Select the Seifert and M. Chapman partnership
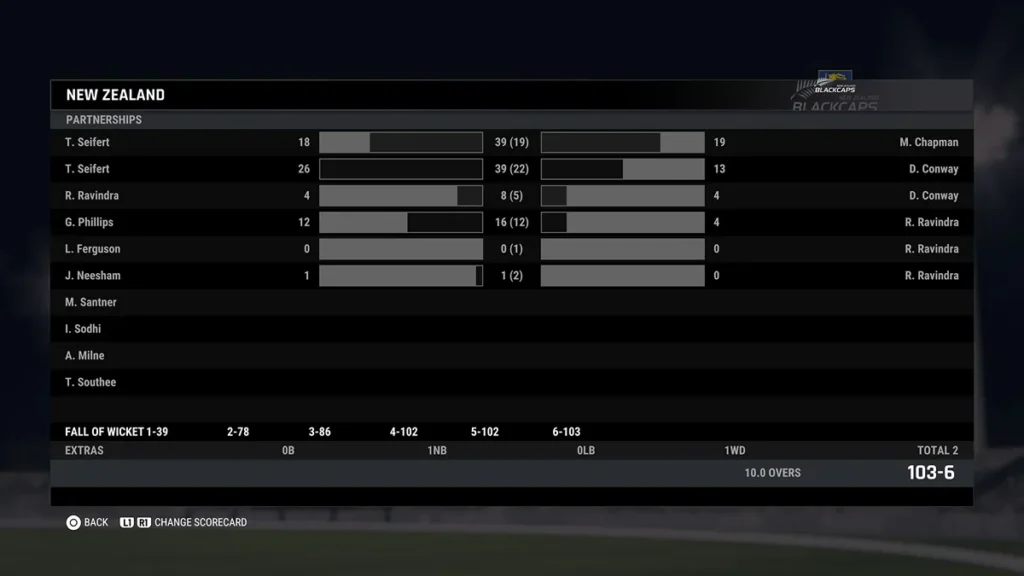1024x576 pixels. 511,142
